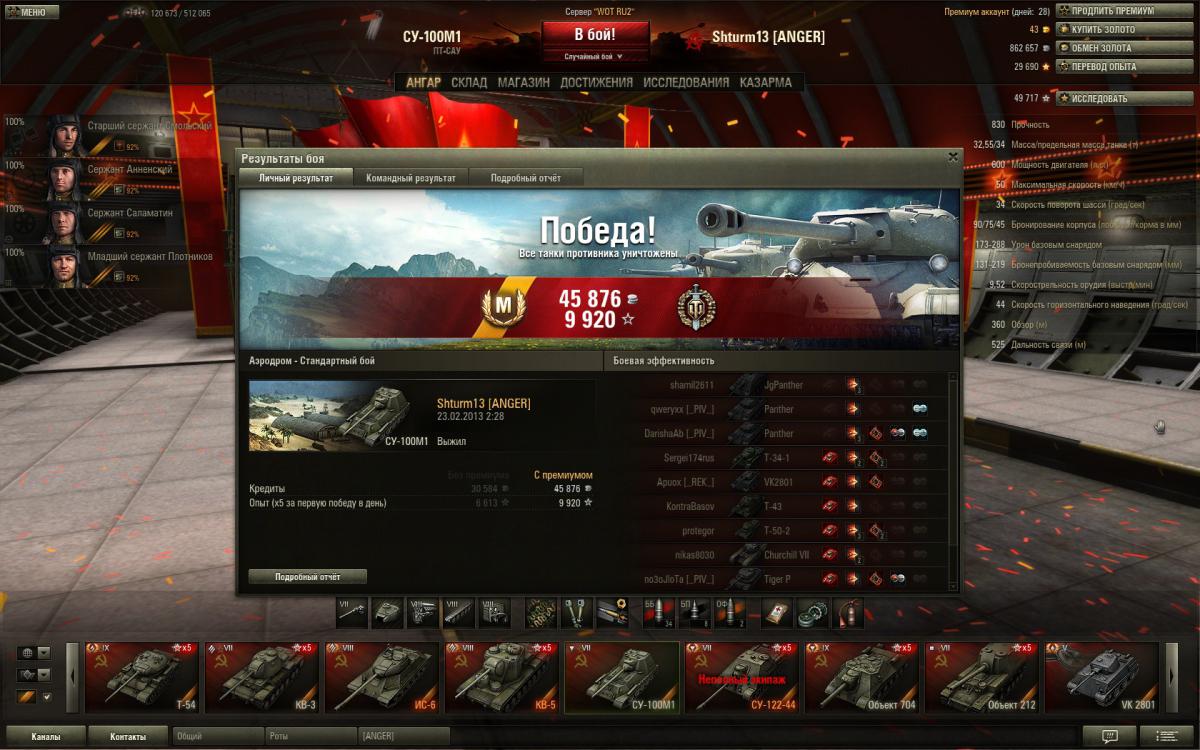The width and height of the screenshot is (1200, 750).
Task: Go to the Склад section
Action: tap(469, 83)
